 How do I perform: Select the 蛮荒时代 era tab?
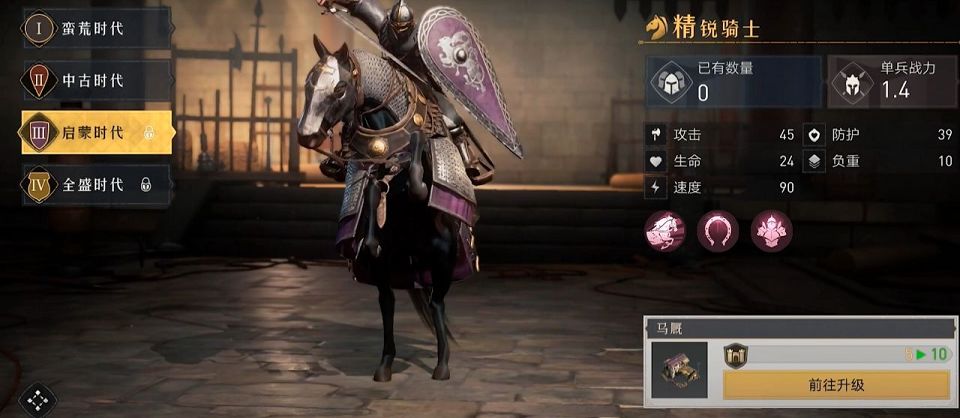point(94,28)
